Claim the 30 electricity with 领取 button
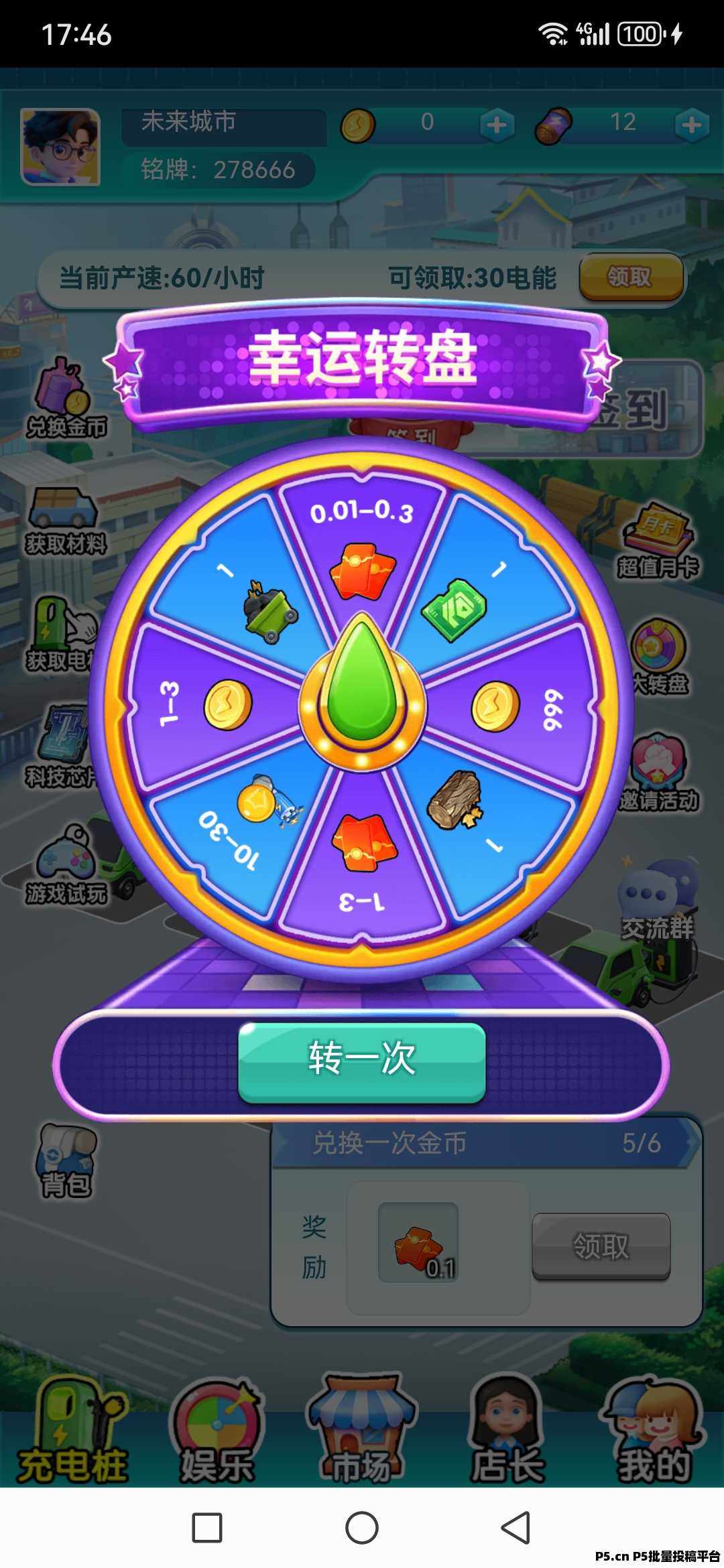 630,277
